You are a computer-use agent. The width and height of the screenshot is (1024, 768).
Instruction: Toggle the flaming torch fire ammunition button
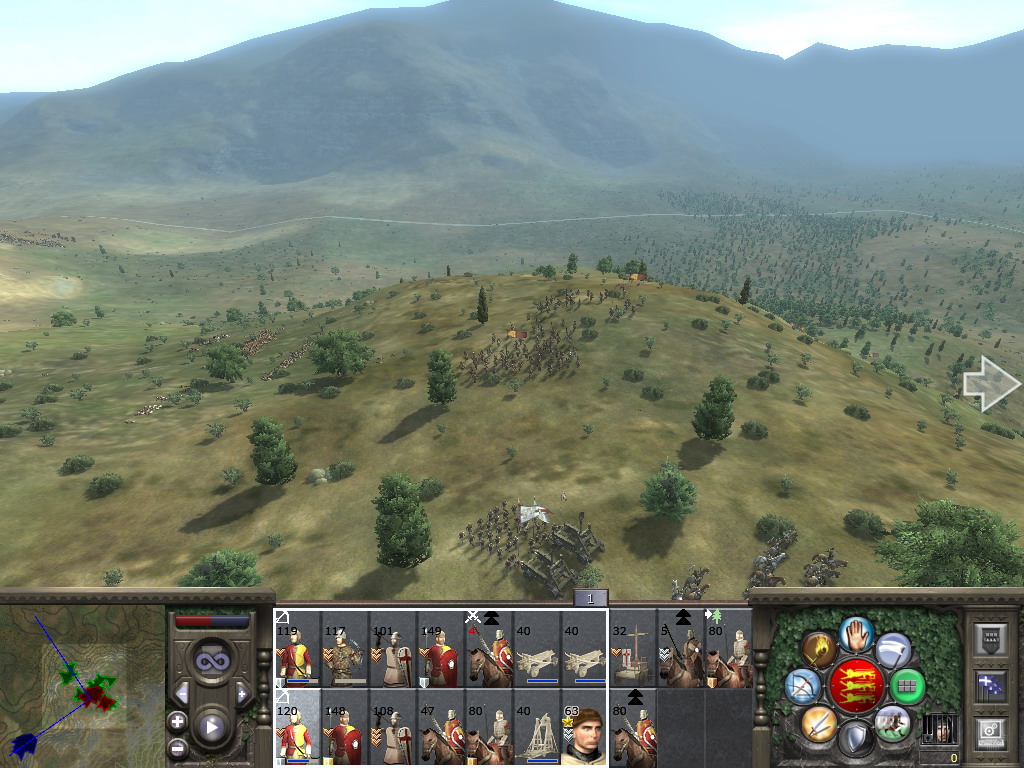(x=819, y=650)
